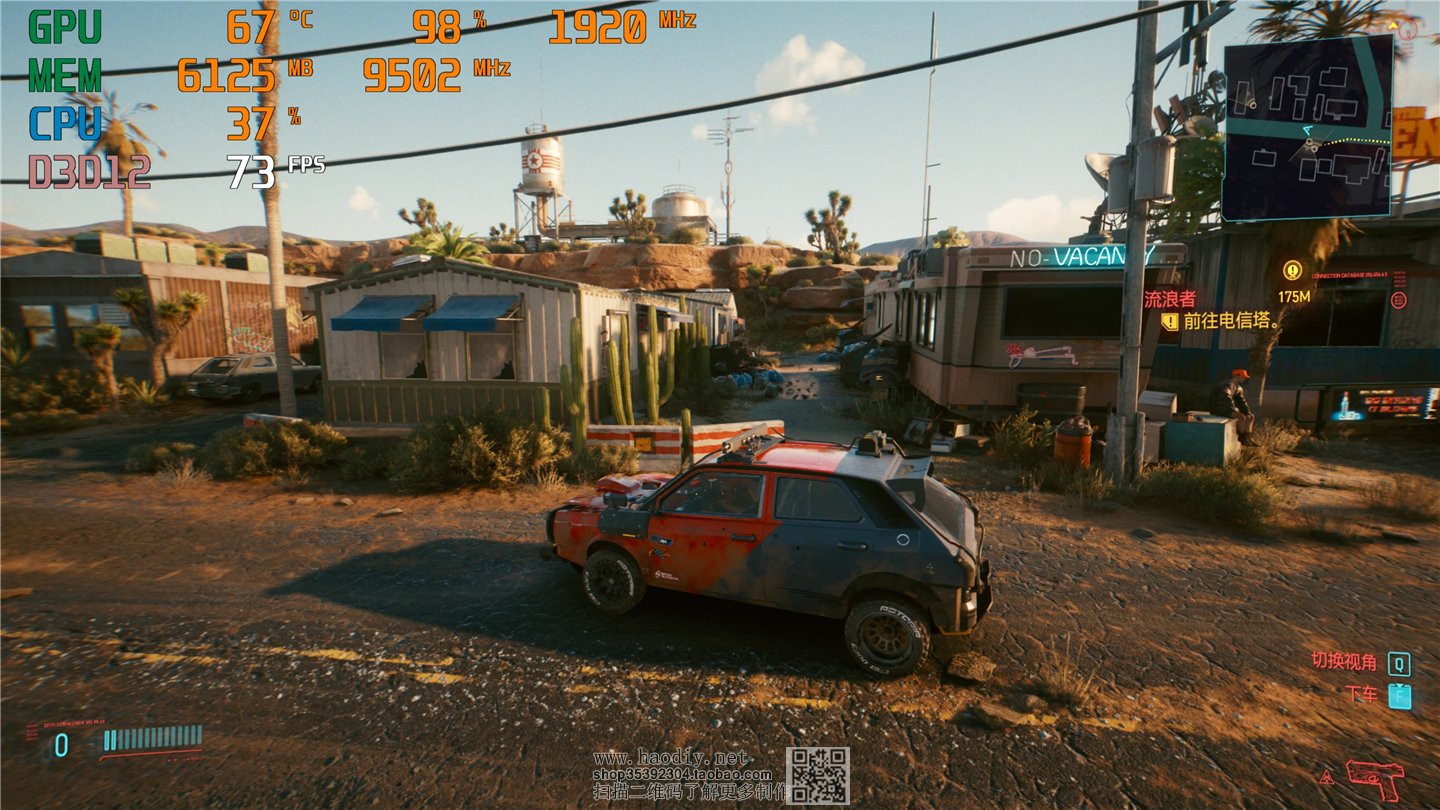Click the yellow 175M waypoint marker
The width and height of the screenshot is (1440, 810).
pos(1292,270)
